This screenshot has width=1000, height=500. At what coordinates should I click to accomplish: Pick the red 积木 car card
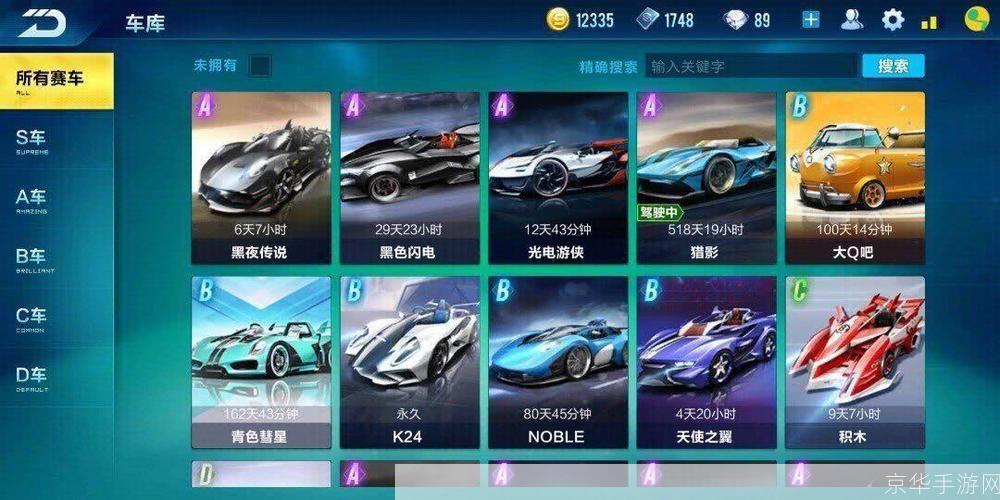(x=854, y=362)
